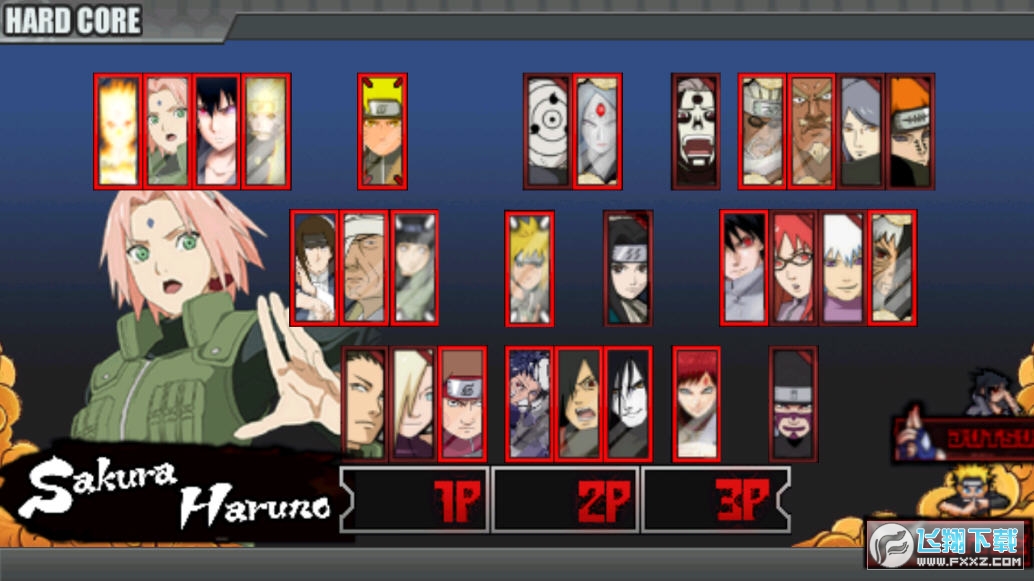This screenshot has width=1034, height=581.
Task: Click the 1P player slot
Action: 418,499
